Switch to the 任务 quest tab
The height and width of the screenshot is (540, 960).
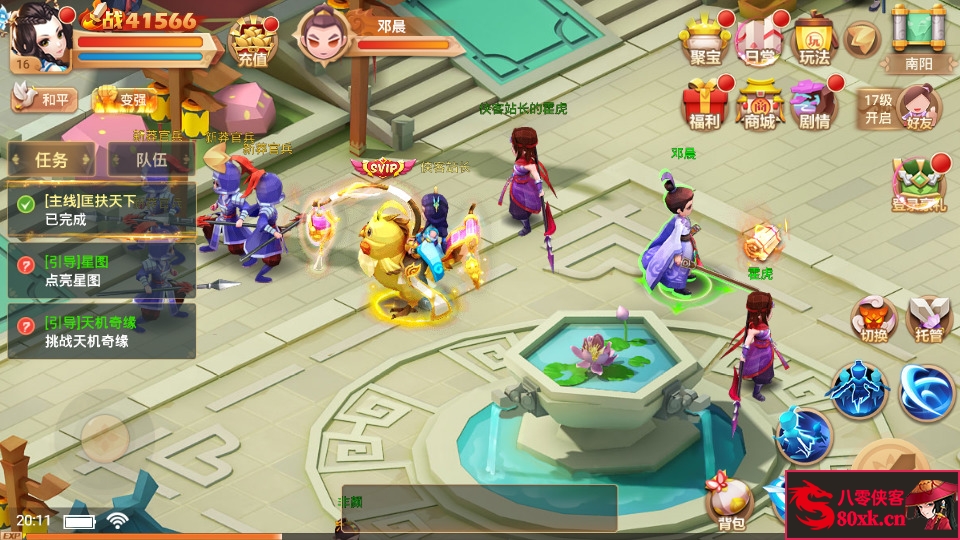click(52, 159)
